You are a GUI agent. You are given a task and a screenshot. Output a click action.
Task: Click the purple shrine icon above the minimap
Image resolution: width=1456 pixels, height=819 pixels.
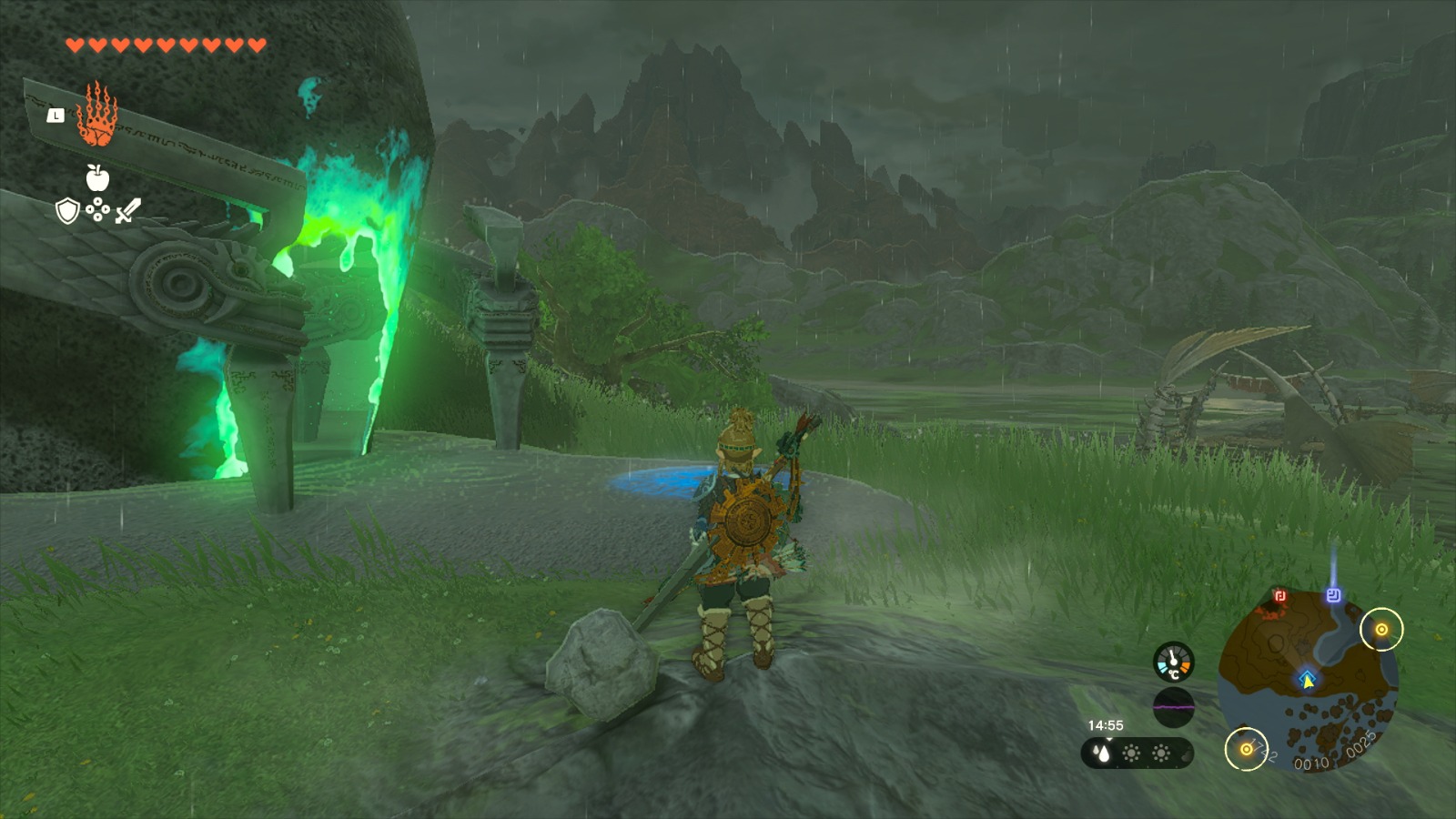click(x=1334, y=594)
